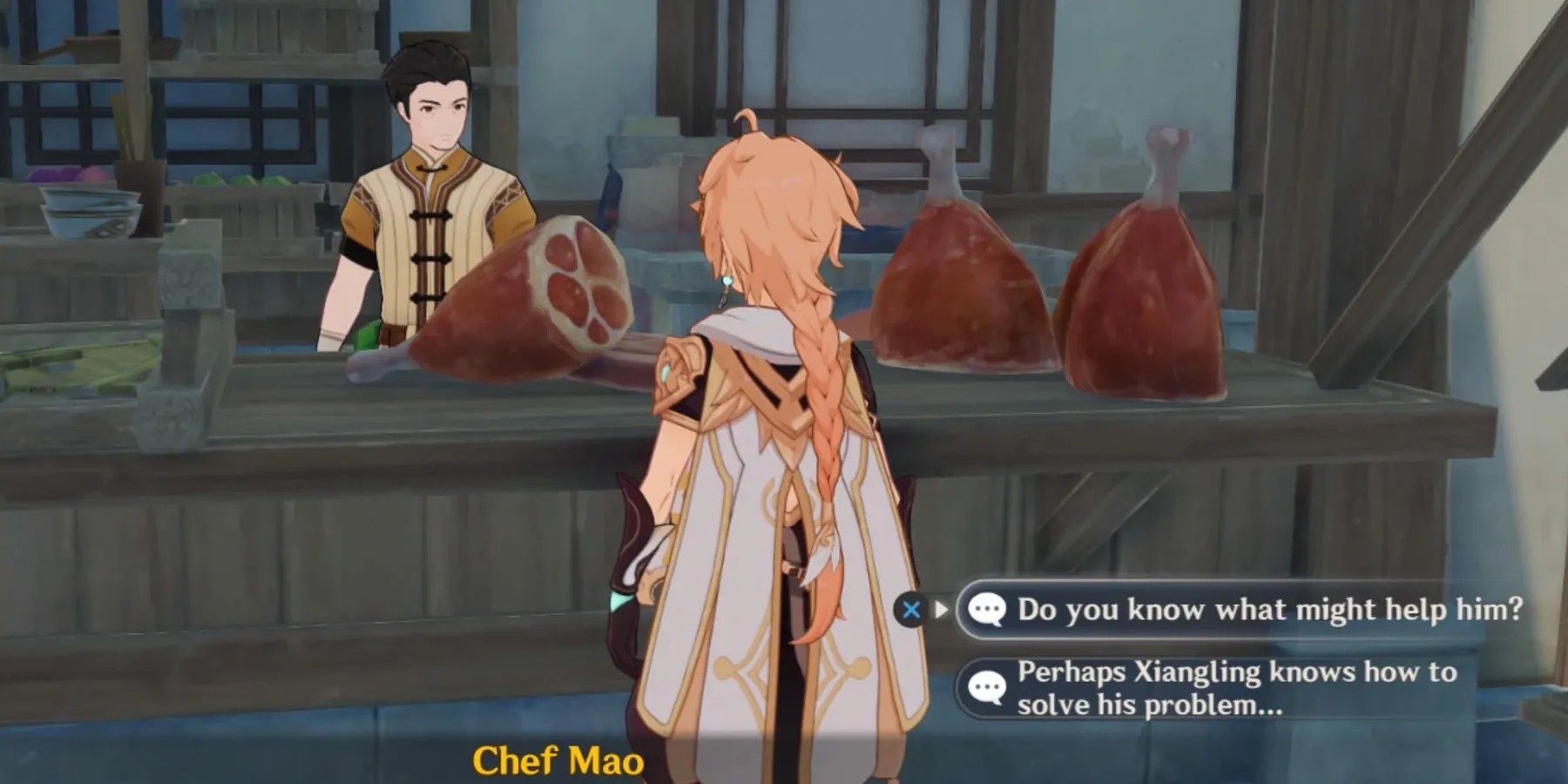Image resolution: width=1568 pixels, height=784 pixels.
Task: Click the speech bubble icon on the first dialogue option
Action: (x=989, y=610)
